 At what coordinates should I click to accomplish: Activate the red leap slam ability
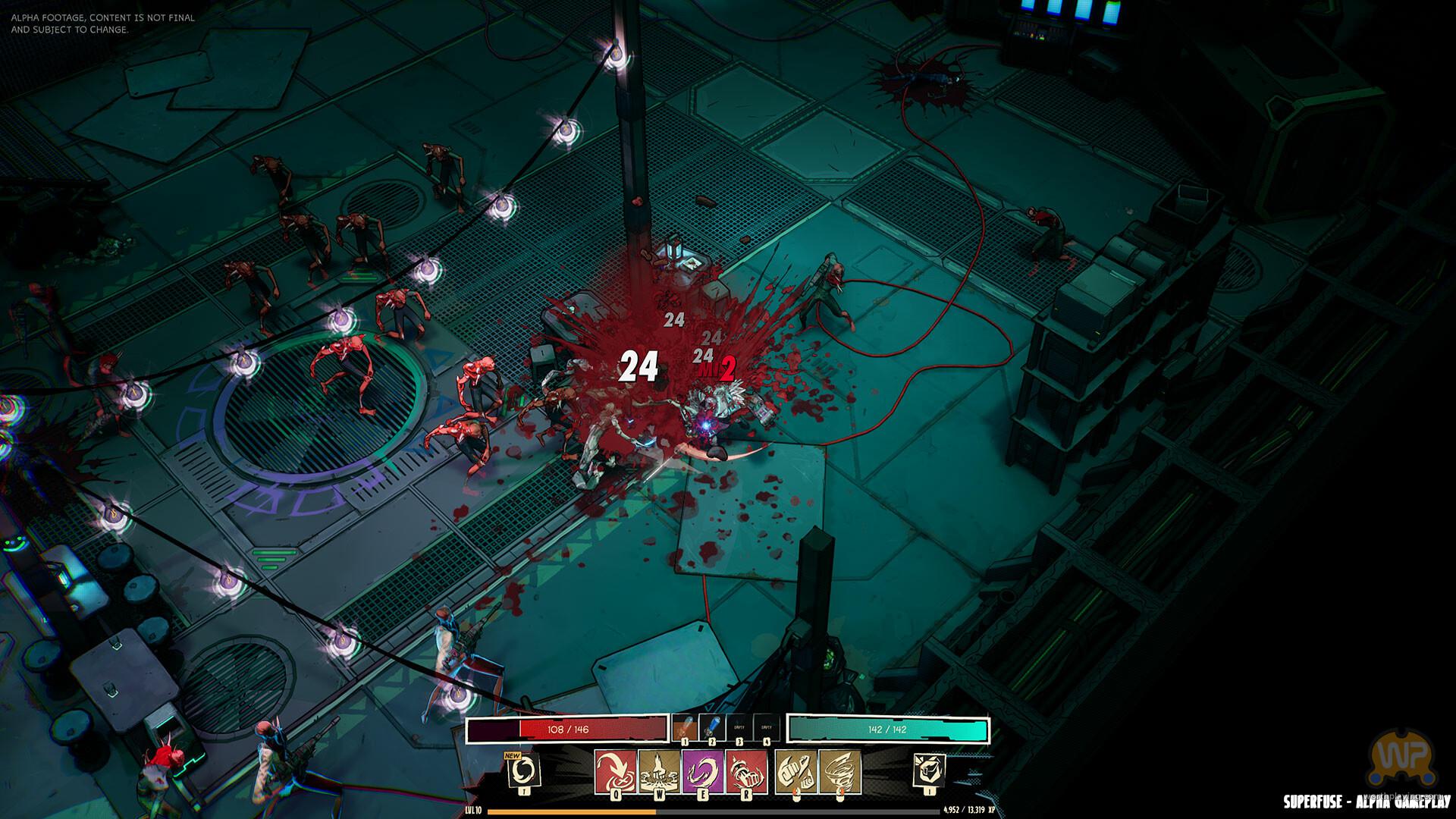pyautogui.click(x=615, y=771)
